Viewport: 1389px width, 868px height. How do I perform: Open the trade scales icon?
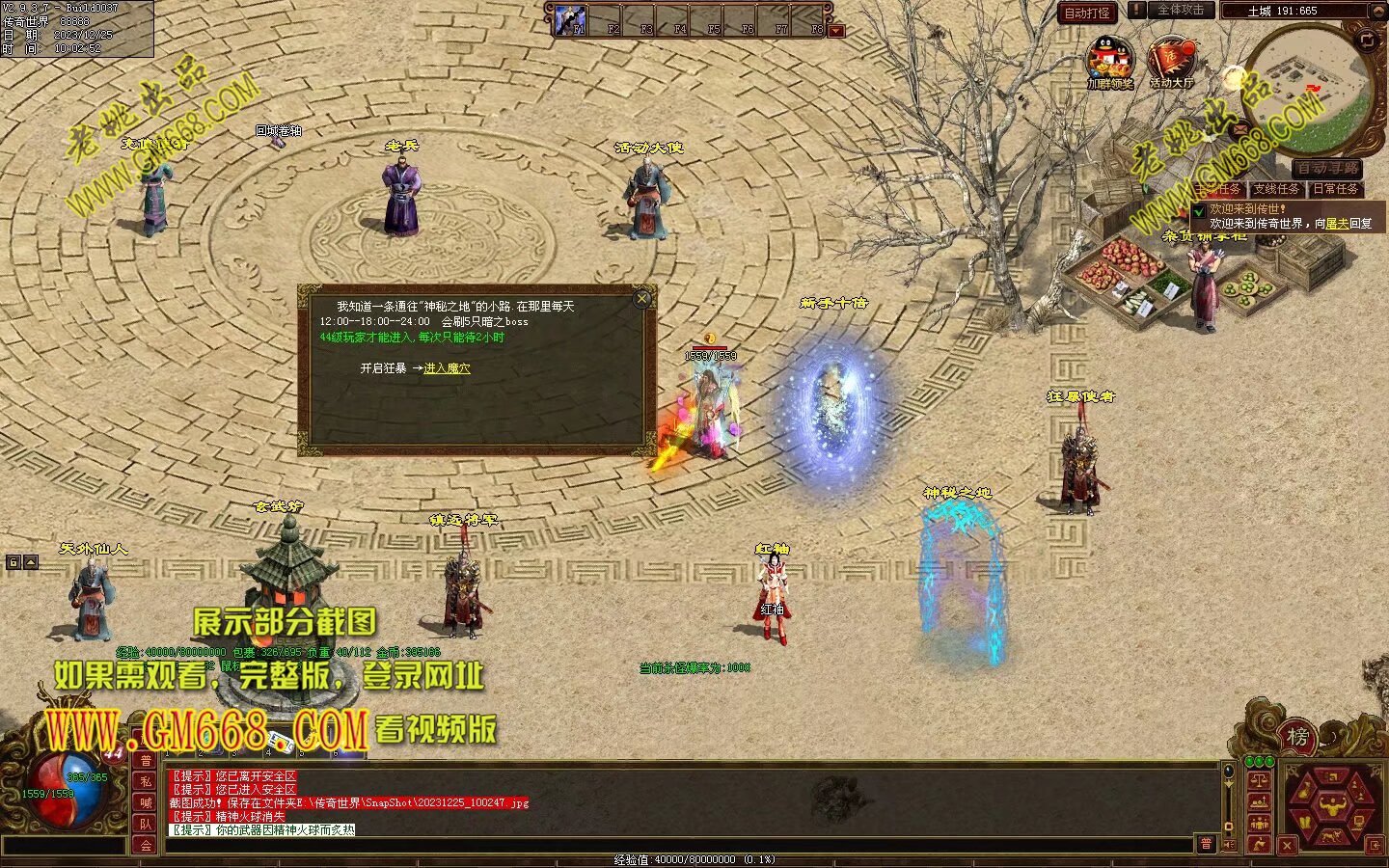1258,780
